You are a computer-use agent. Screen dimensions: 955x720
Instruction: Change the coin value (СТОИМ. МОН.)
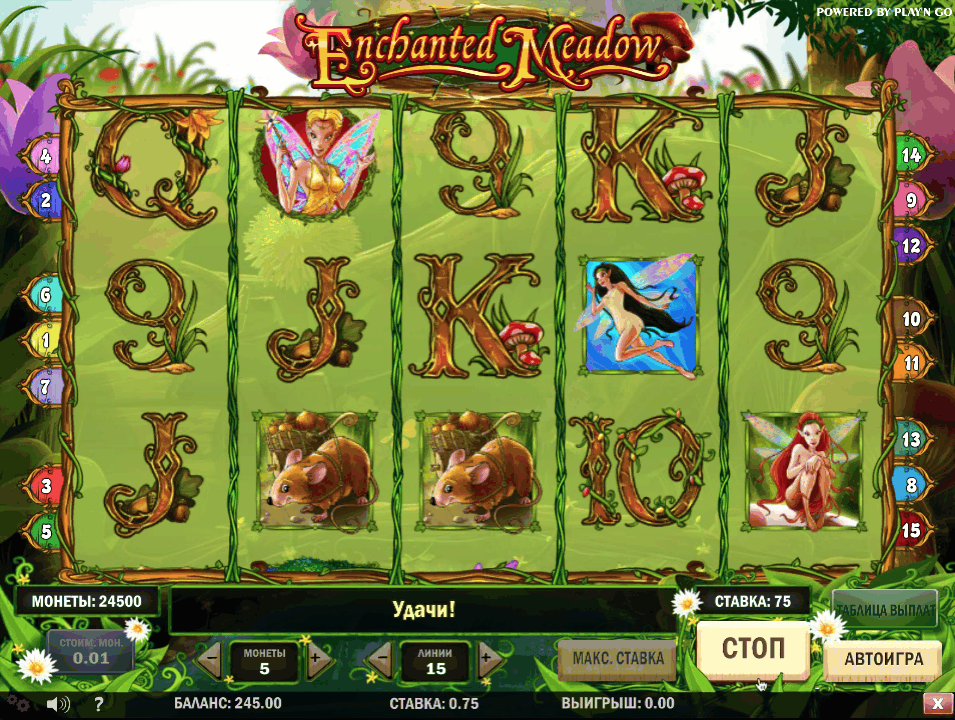click(90, 650)
